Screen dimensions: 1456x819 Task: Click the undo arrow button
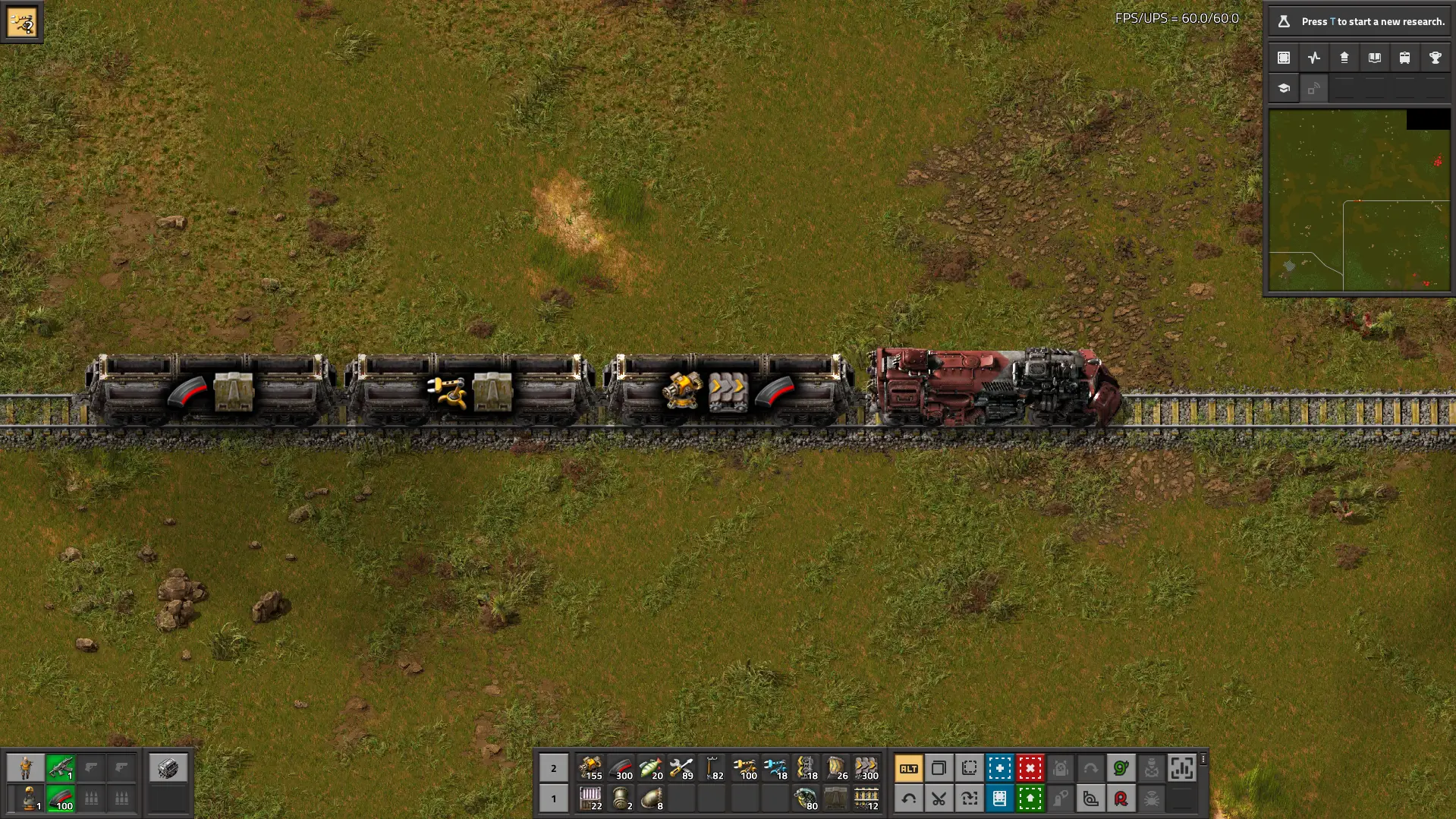pyautogui.click(x=908, y=799)
